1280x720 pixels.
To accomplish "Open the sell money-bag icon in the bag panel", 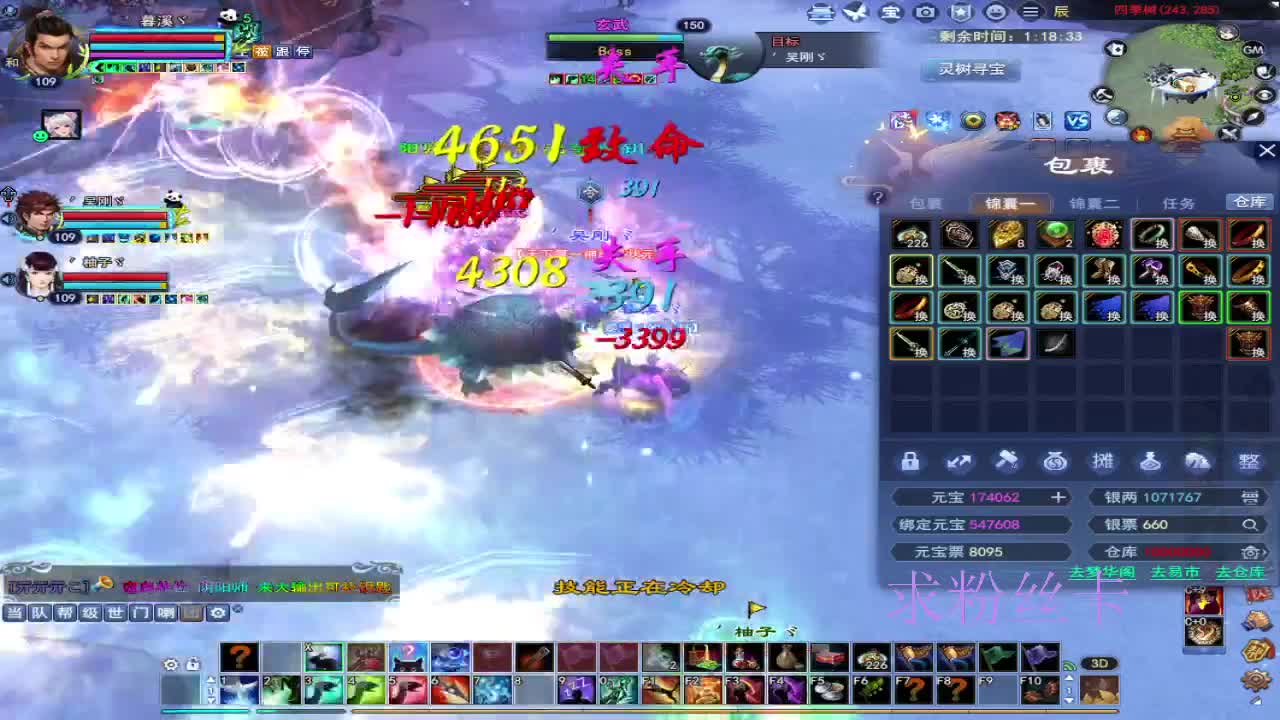I will [1056, 461].
